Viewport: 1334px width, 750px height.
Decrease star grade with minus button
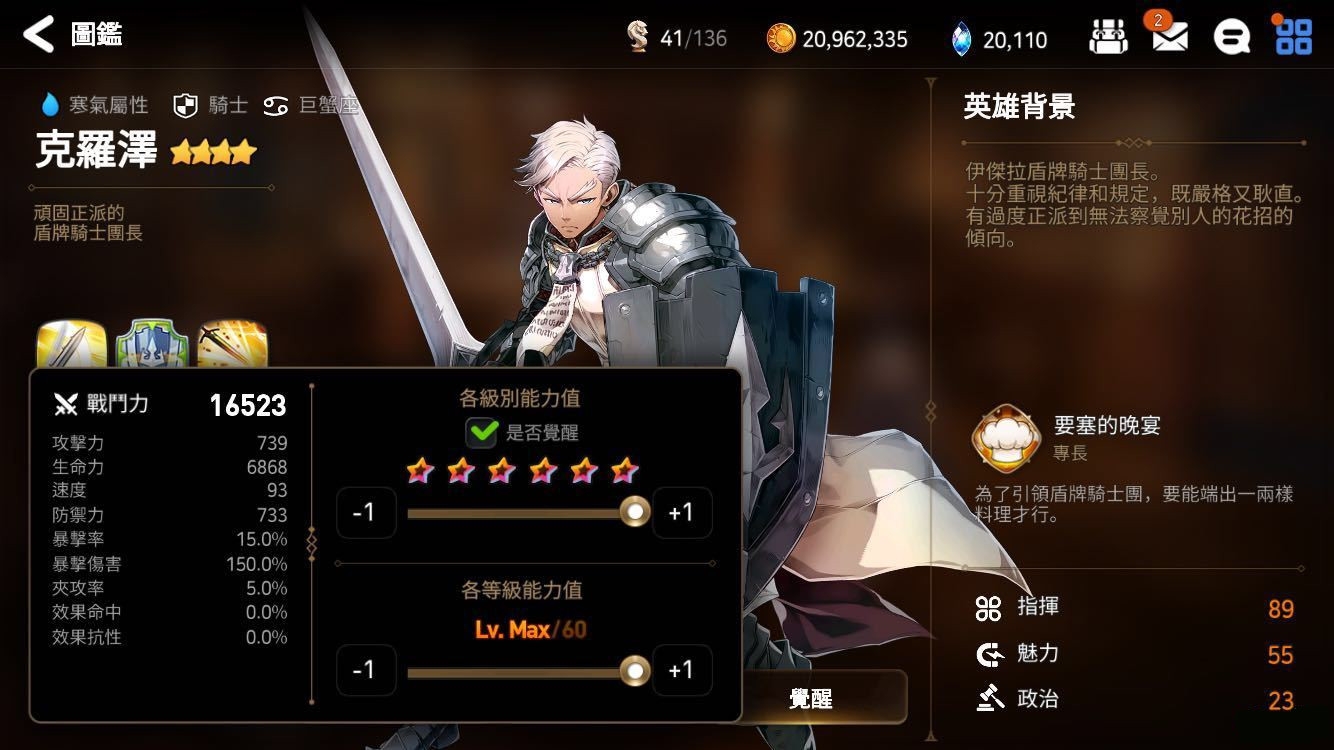[365, 513]
